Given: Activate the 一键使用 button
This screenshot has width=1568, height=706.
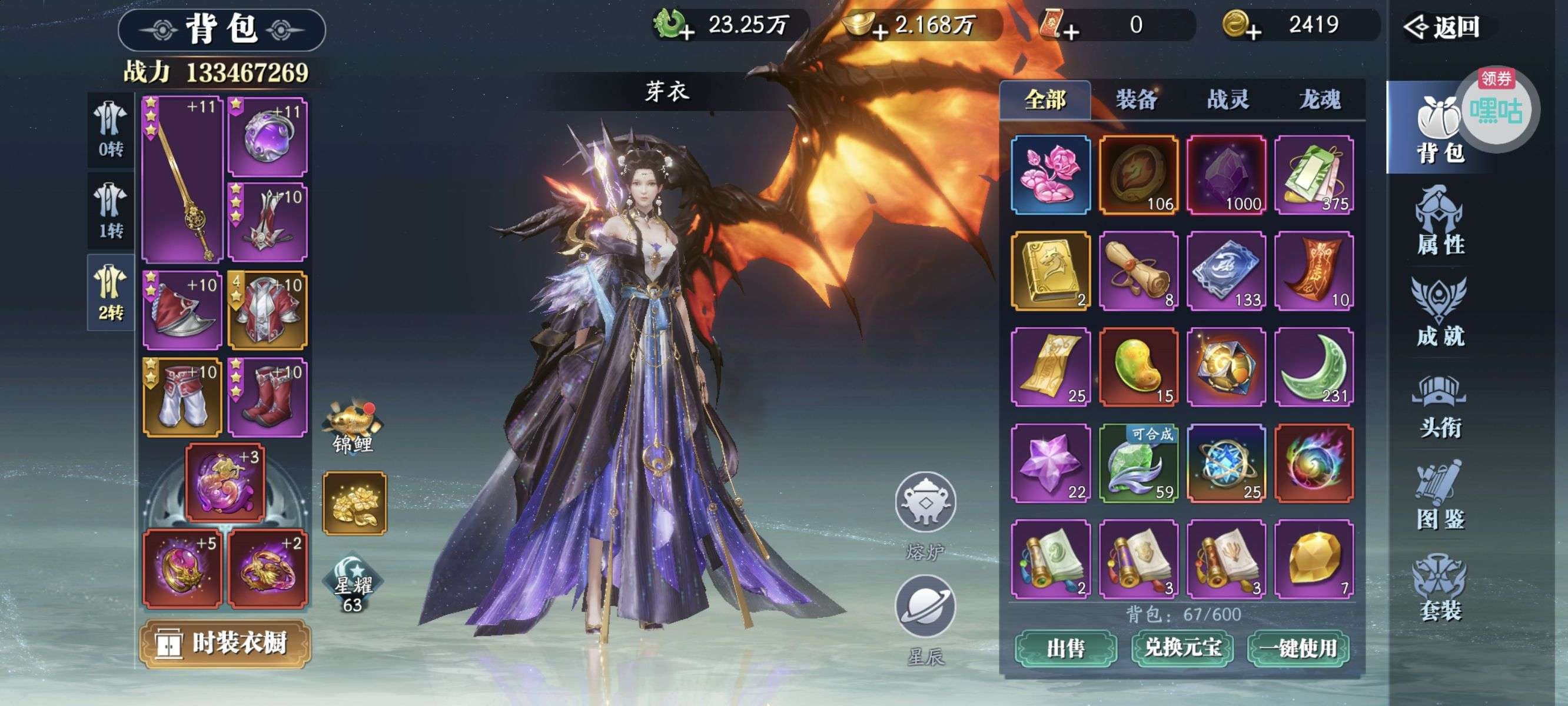Looking at the screenshot, I should (x=1298, y=648).
